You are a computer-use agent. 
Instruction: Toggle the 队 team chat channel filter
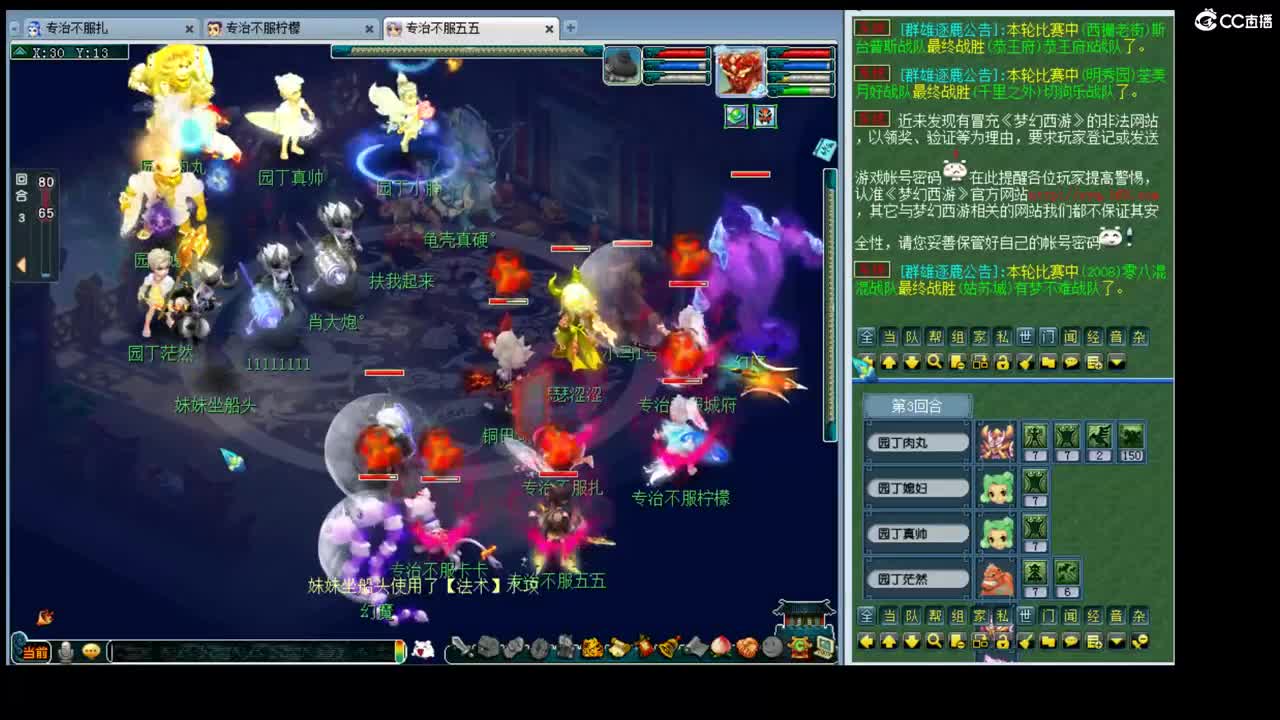click(910, 337)
